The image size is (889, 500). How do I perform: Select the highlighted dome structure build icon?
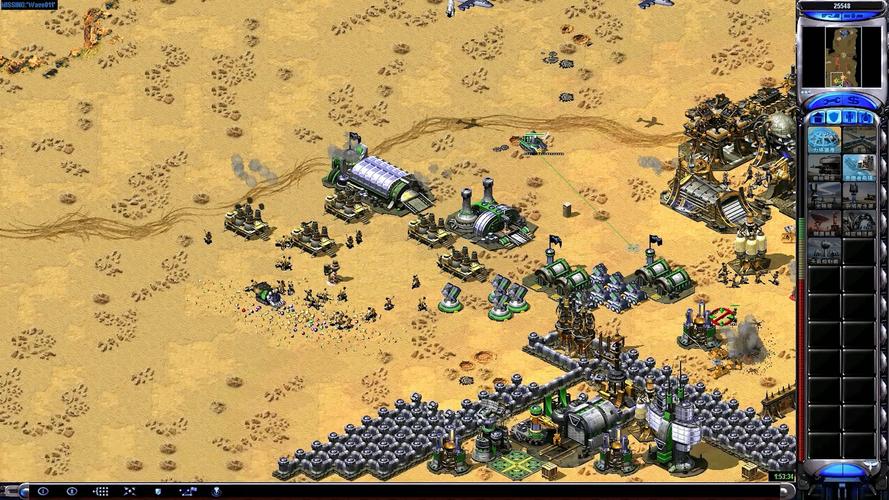pyautogui.click(x=824, y=140)
